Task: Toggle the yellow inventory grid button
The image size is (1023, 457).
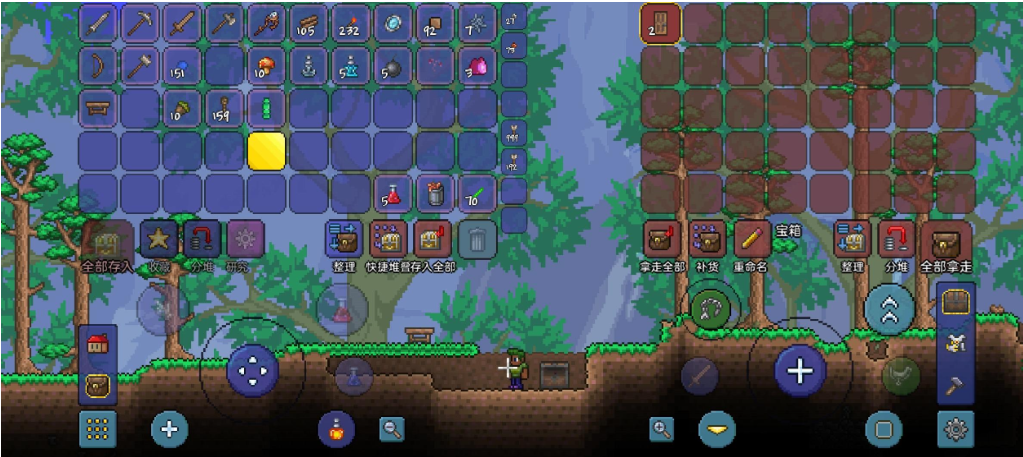Action: point(97,429)
